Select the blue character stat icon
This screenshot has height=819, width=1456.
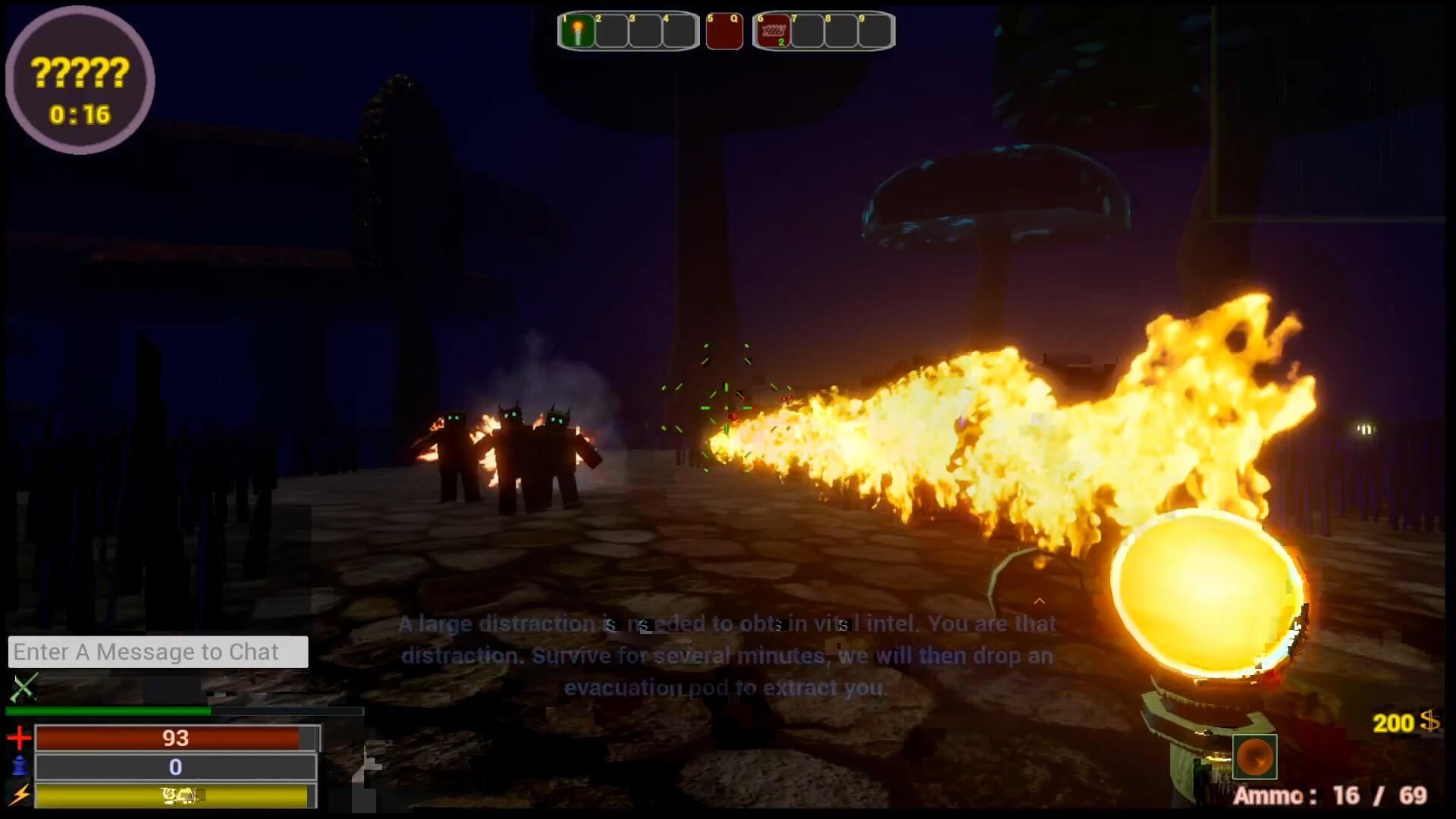click(x=20, y=767)
